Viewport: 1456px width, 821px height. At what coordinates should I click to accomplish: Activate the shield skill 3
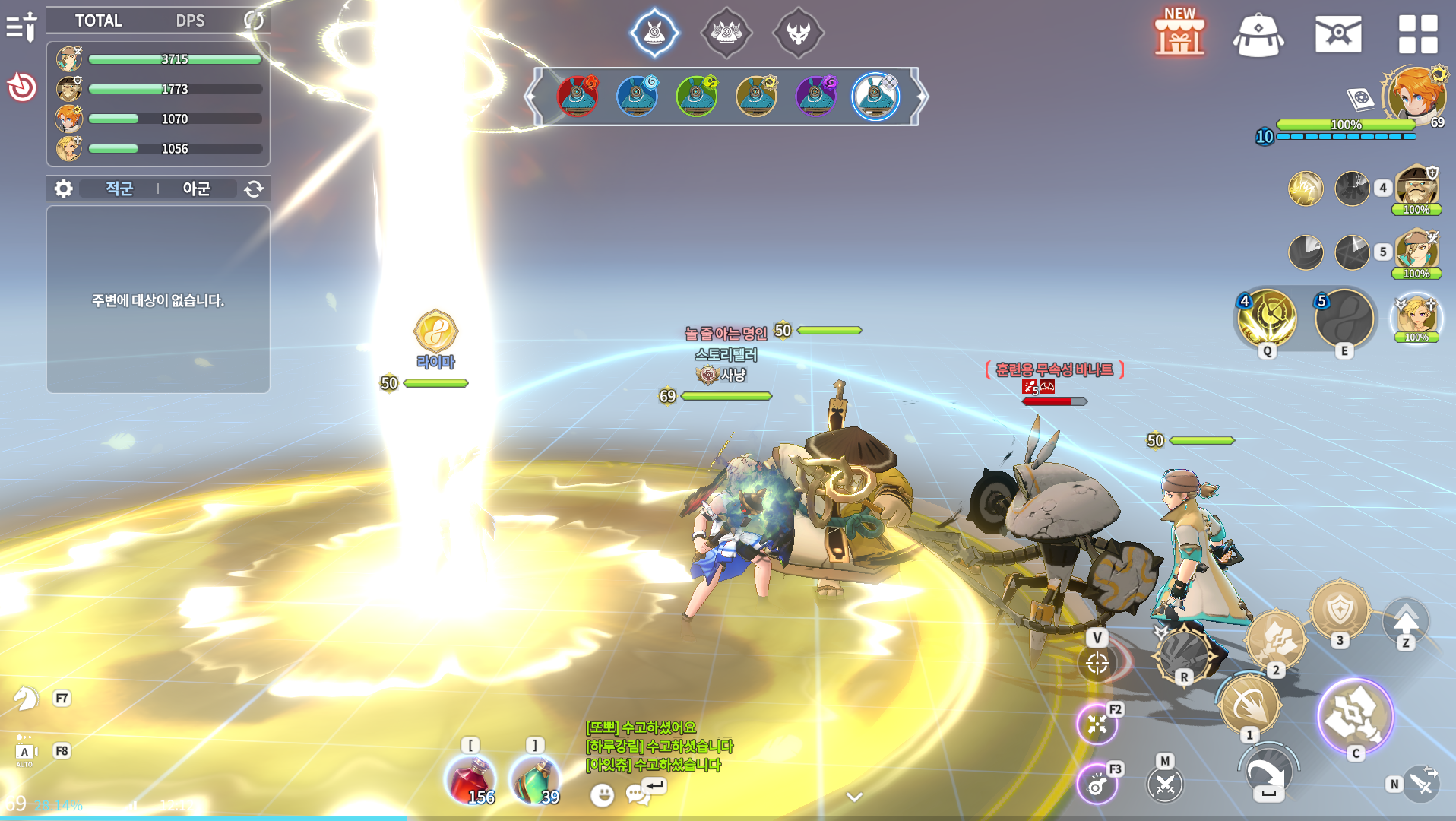pyautogui.click(x=1340, y=610)
